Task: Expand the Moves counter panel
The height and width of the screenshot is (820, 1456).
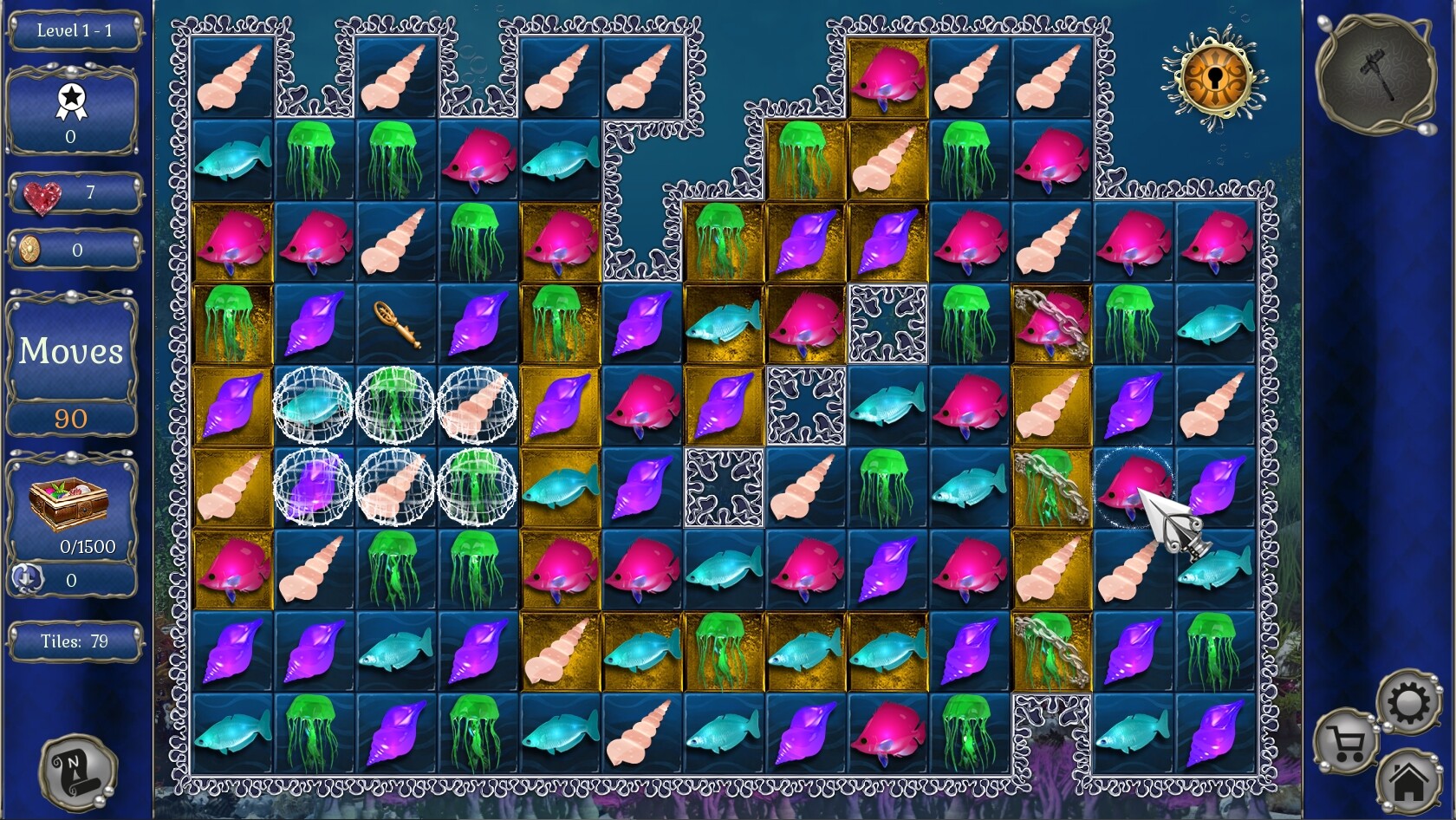Action: pos(72,351)
